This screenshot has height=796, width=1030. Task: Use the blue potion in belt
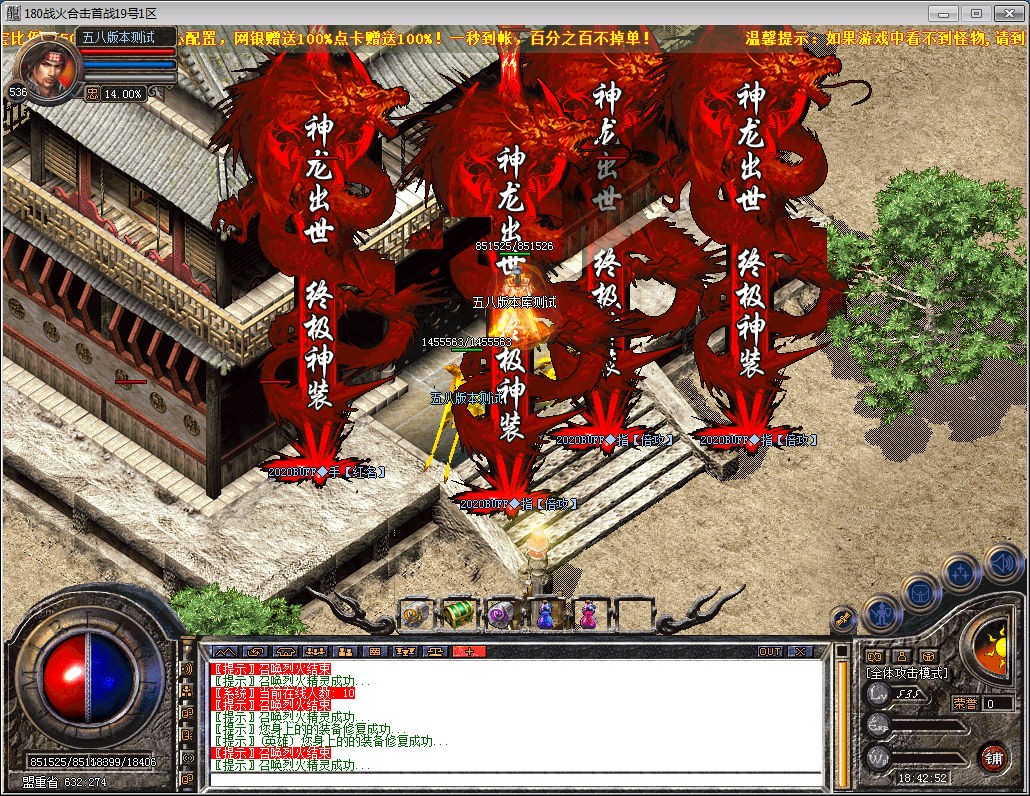545,612
